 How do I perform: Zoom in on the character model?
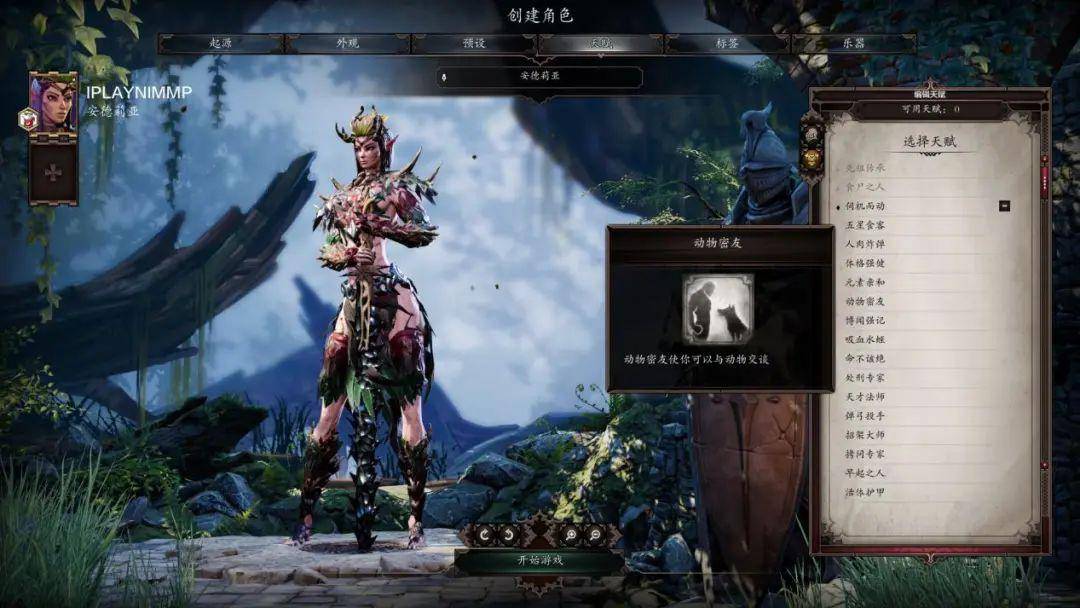[570, 535]
